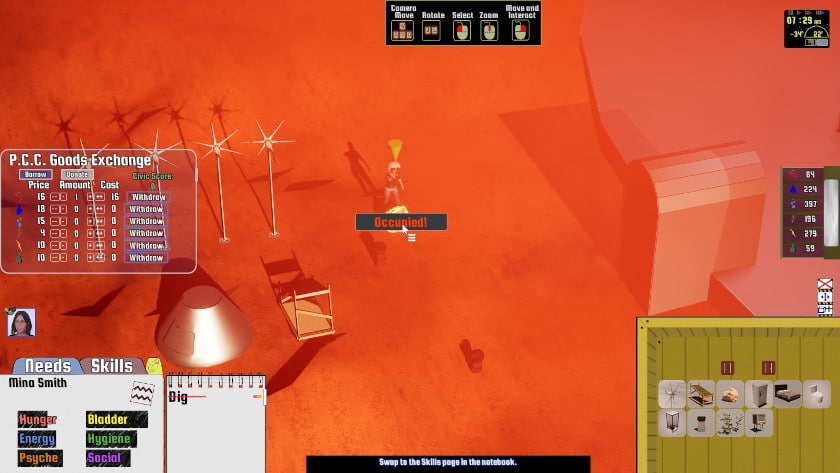This screenshot has width=840, height=473.
Task: Select the Borrow mode in Goods Exchange
Action: pyautogui.click(x=34, y=174)
